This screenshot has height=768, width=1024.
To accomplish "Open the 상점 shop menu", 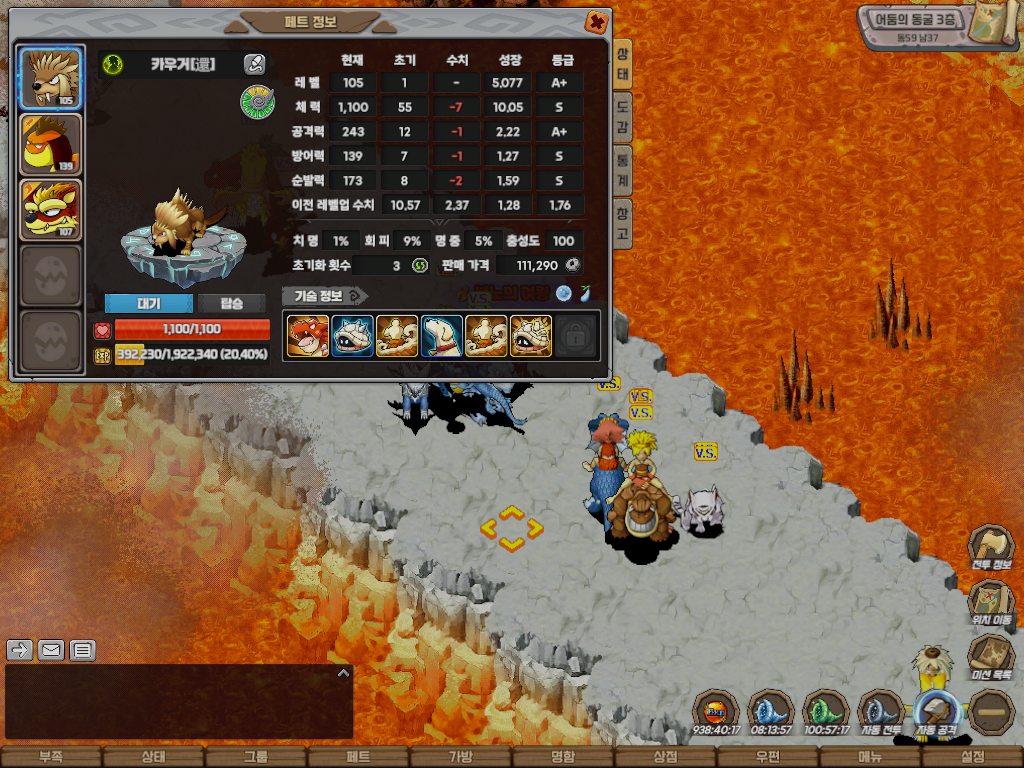I will pyautogui.click(x=665, y=757).
